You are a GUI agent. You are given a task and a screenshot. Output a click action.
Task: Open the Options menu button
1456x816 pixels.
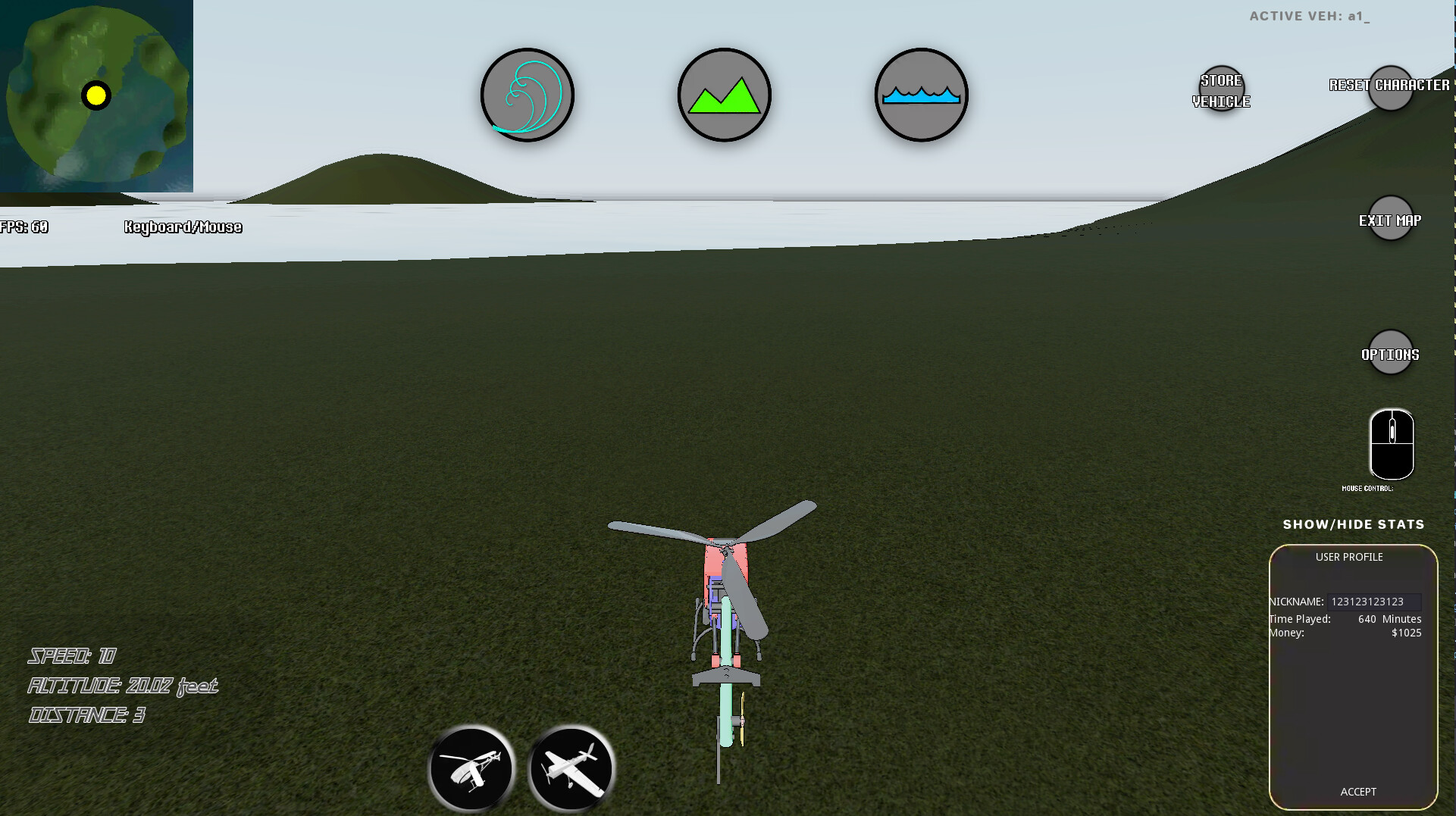point(1390,352)
